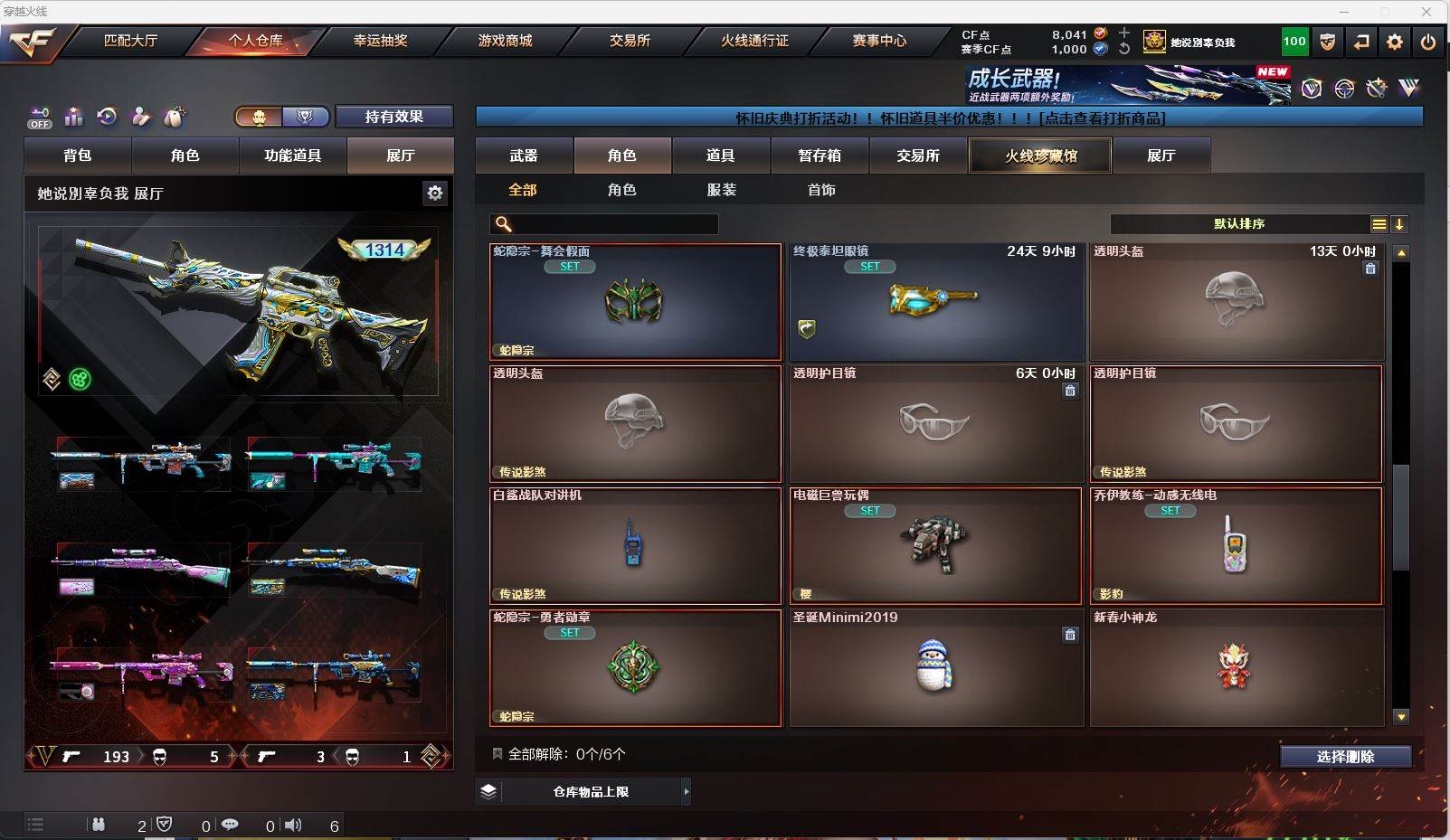This screenshot has height=840, width=1450.
Task: Switch to the 功能道具 tab
Action: [x=292, y=156]
